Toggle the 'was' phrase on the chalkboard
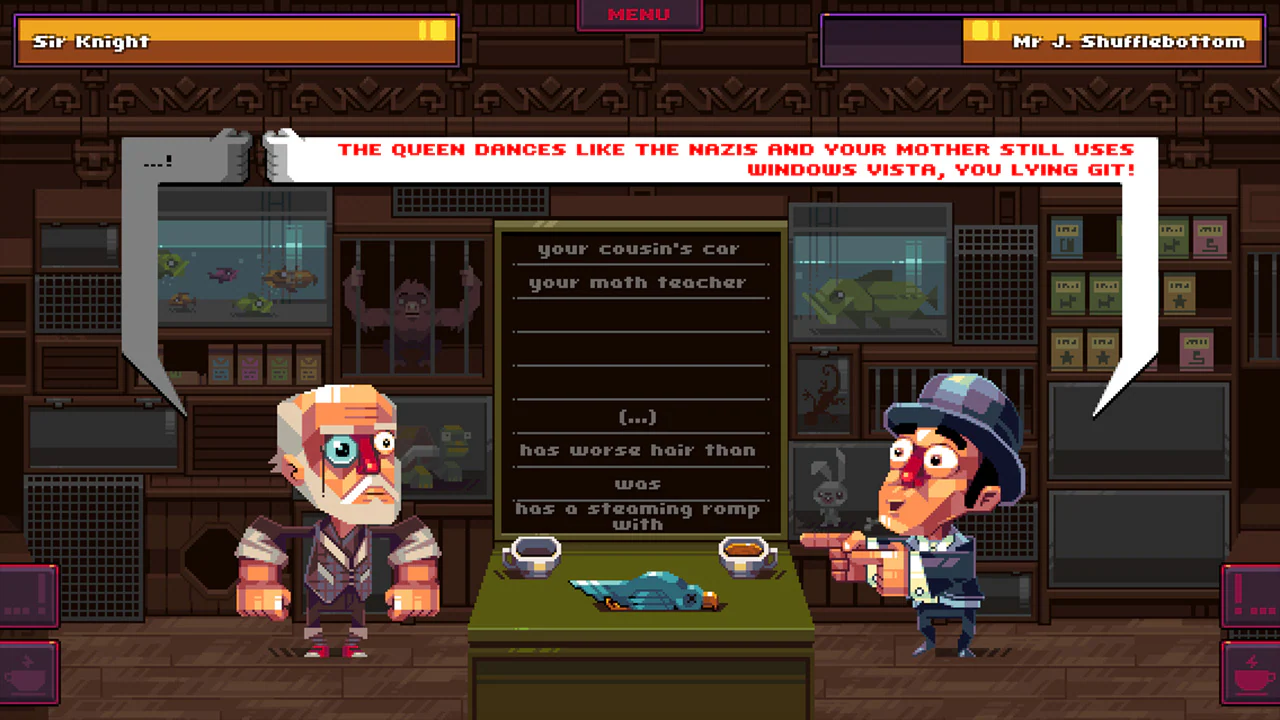Viewport: 1280px width, 720px height. (639, 483)
